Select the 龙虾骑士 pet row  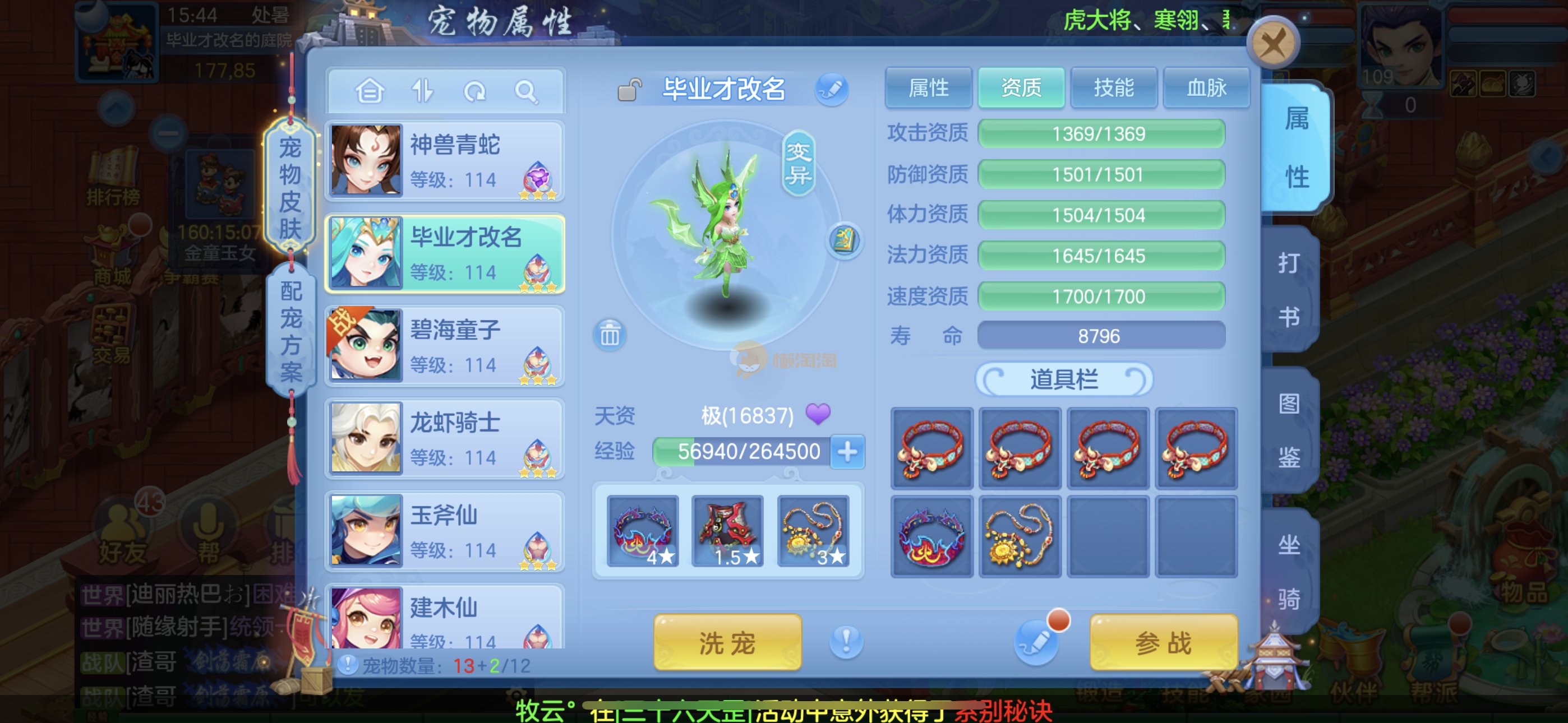click(445, 439)
